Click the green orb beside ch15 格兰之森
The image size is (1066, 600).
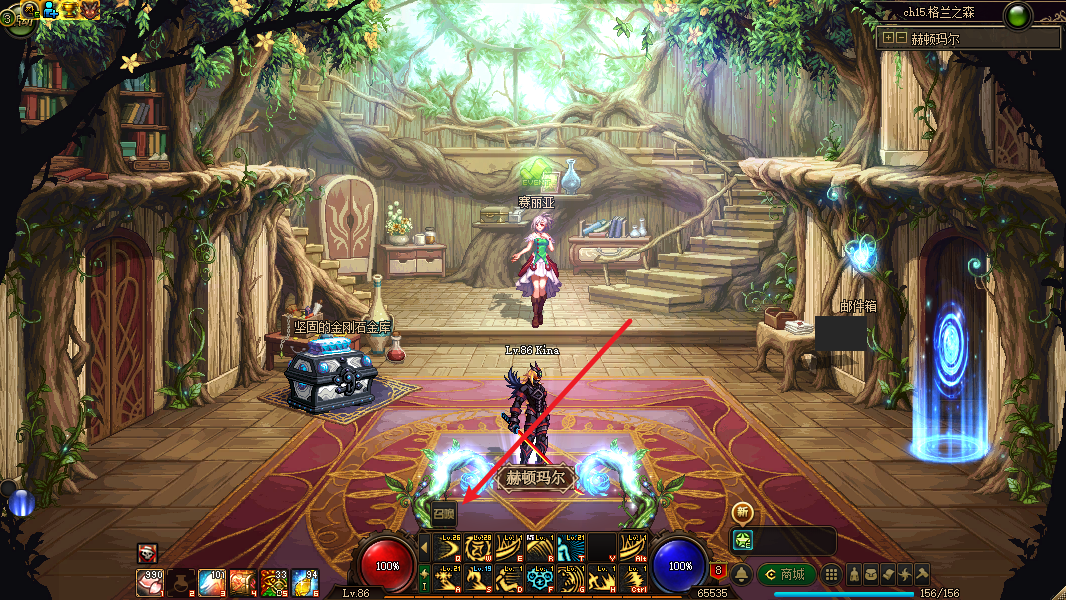pyautogui.click(x=1019, y=15)
